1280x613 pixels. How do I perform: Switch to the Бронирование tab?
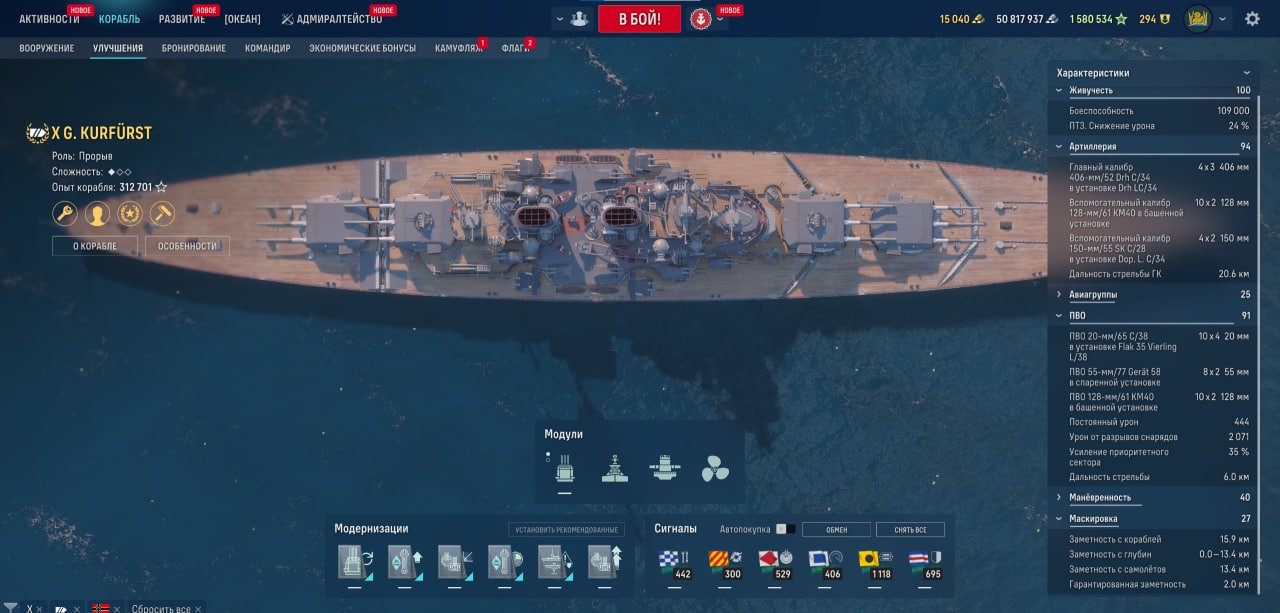(194, 48)
